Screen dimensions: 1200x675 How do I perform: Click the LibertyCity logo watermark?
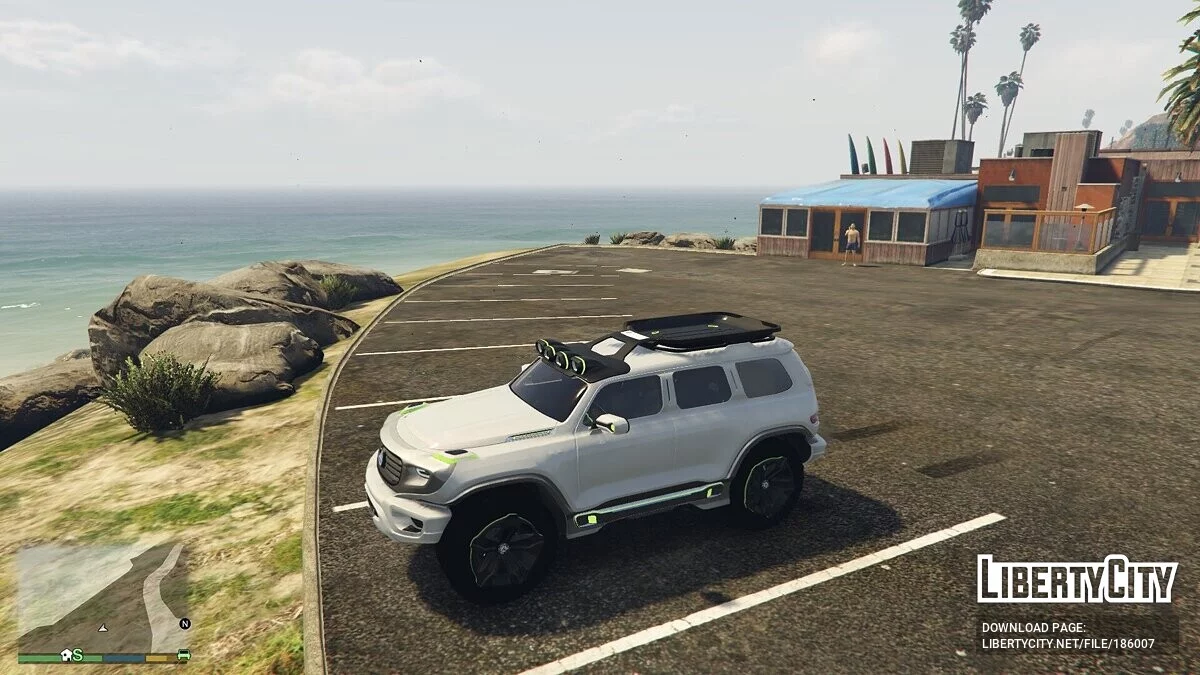[1077, 580]
